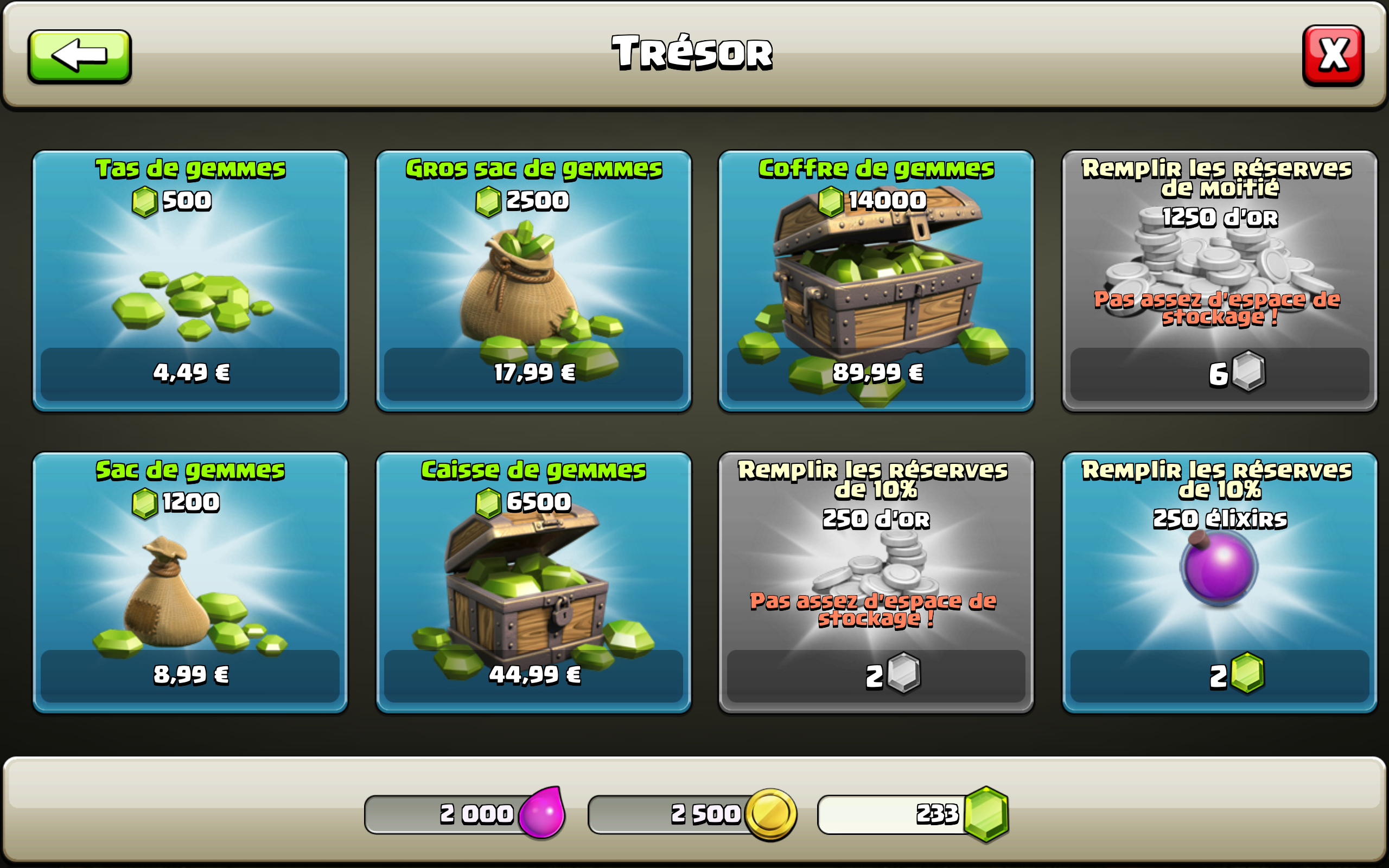
Task: Select the Coffre de gemmes 14000 offer
Action: pyautogui.click(x=876, y=280)
